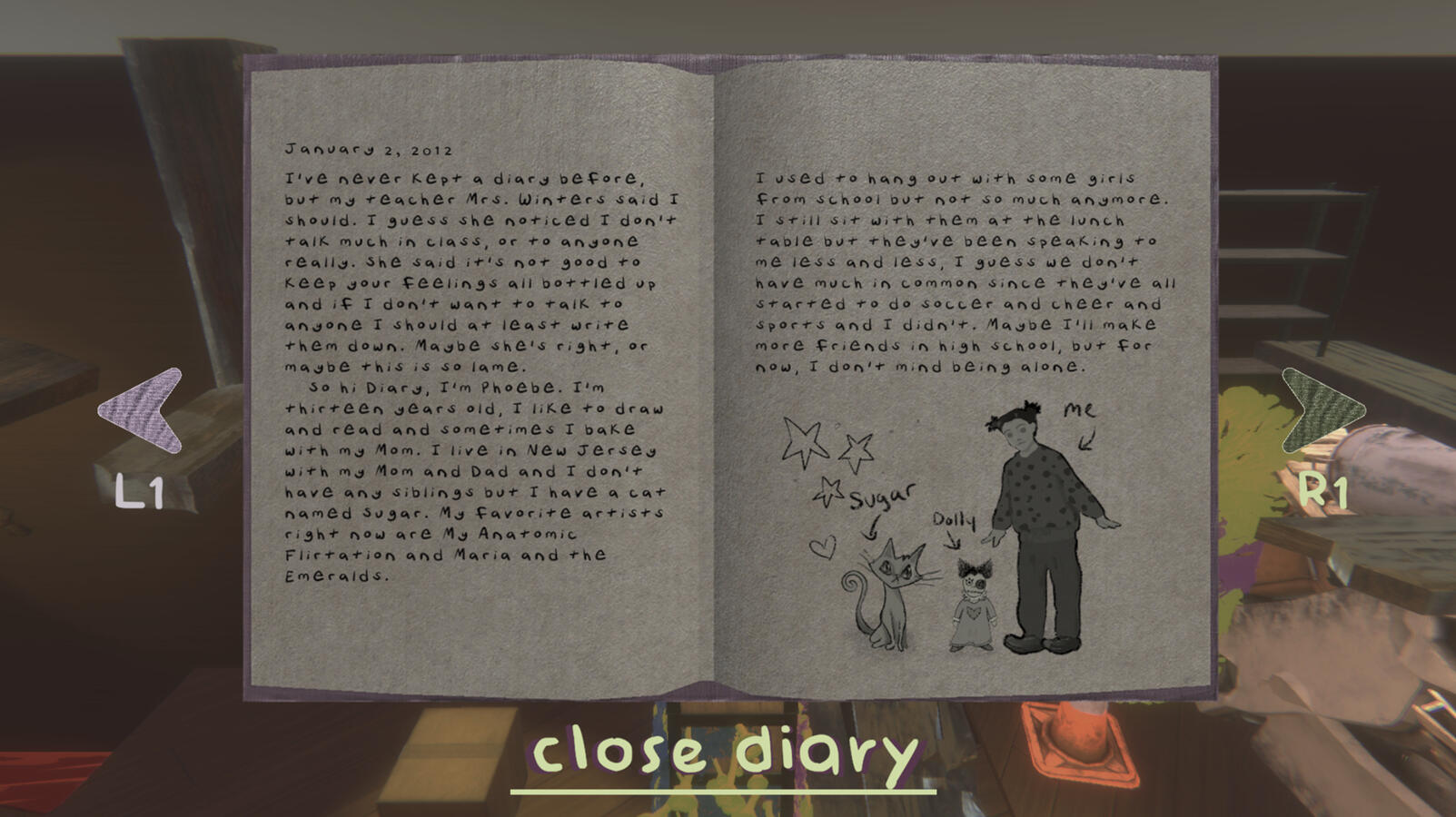1456x817 pixels.
Task: Click the heart doodle beside Sugar
Action: tap(822, 547)
